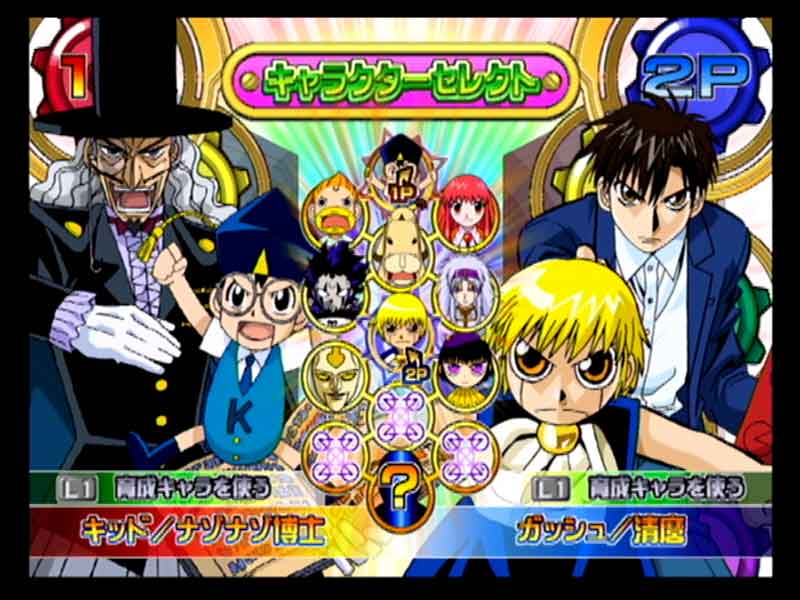Click the question mark random select icon
The height and width of the screenshot is (600, 800).
[x=400, y=490]
